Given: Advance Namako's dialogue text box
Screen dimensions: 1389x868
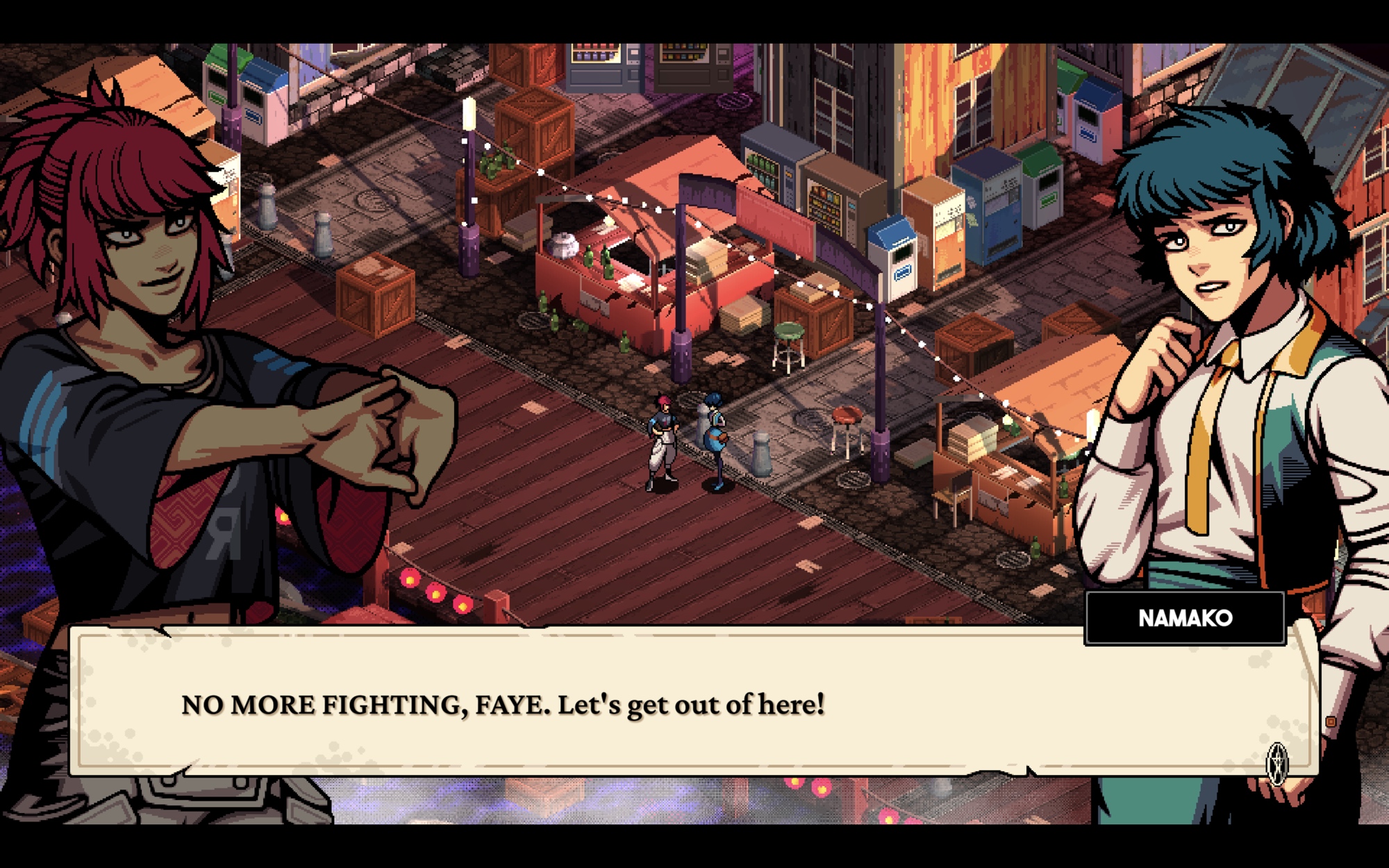Looking at the screenshot, I should [x=694, y=703].
